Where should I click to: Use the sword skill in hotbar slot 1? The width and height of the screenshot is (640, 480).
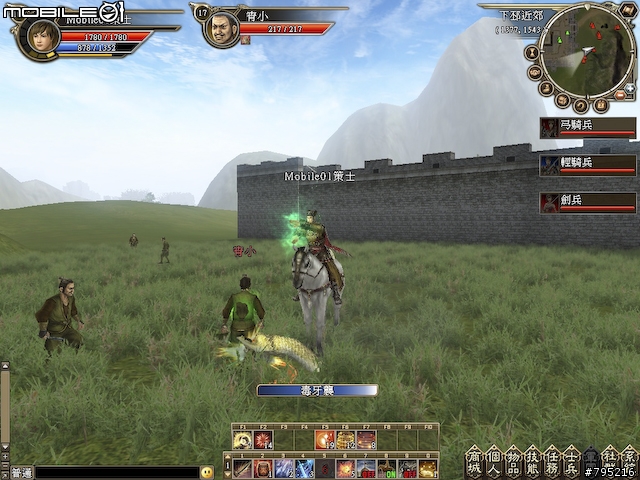pyautogui.click(x=241, y=468)
